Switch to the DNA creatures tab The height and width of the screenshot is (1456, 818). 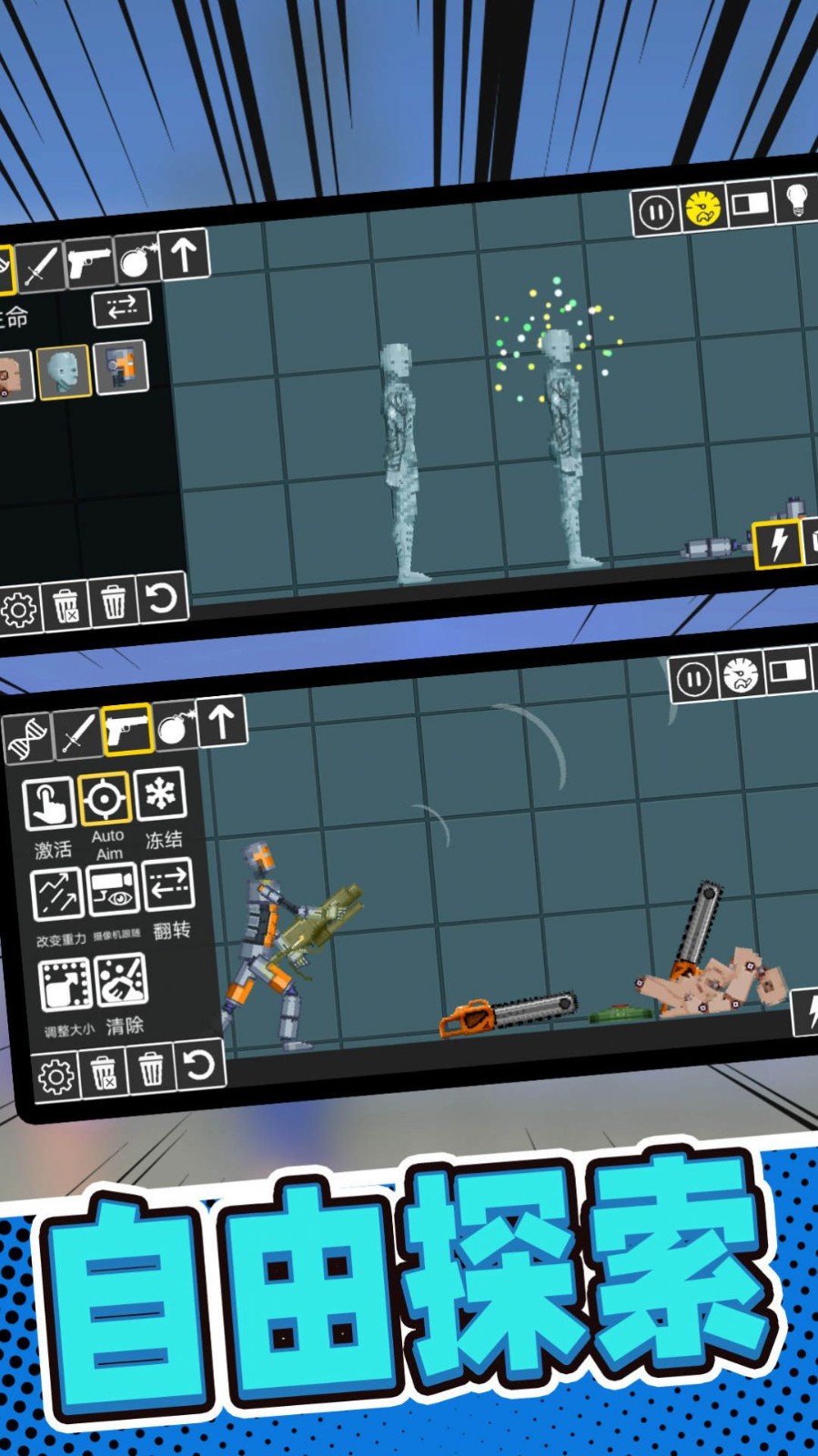pyautogui.click(x=28, y=737)
